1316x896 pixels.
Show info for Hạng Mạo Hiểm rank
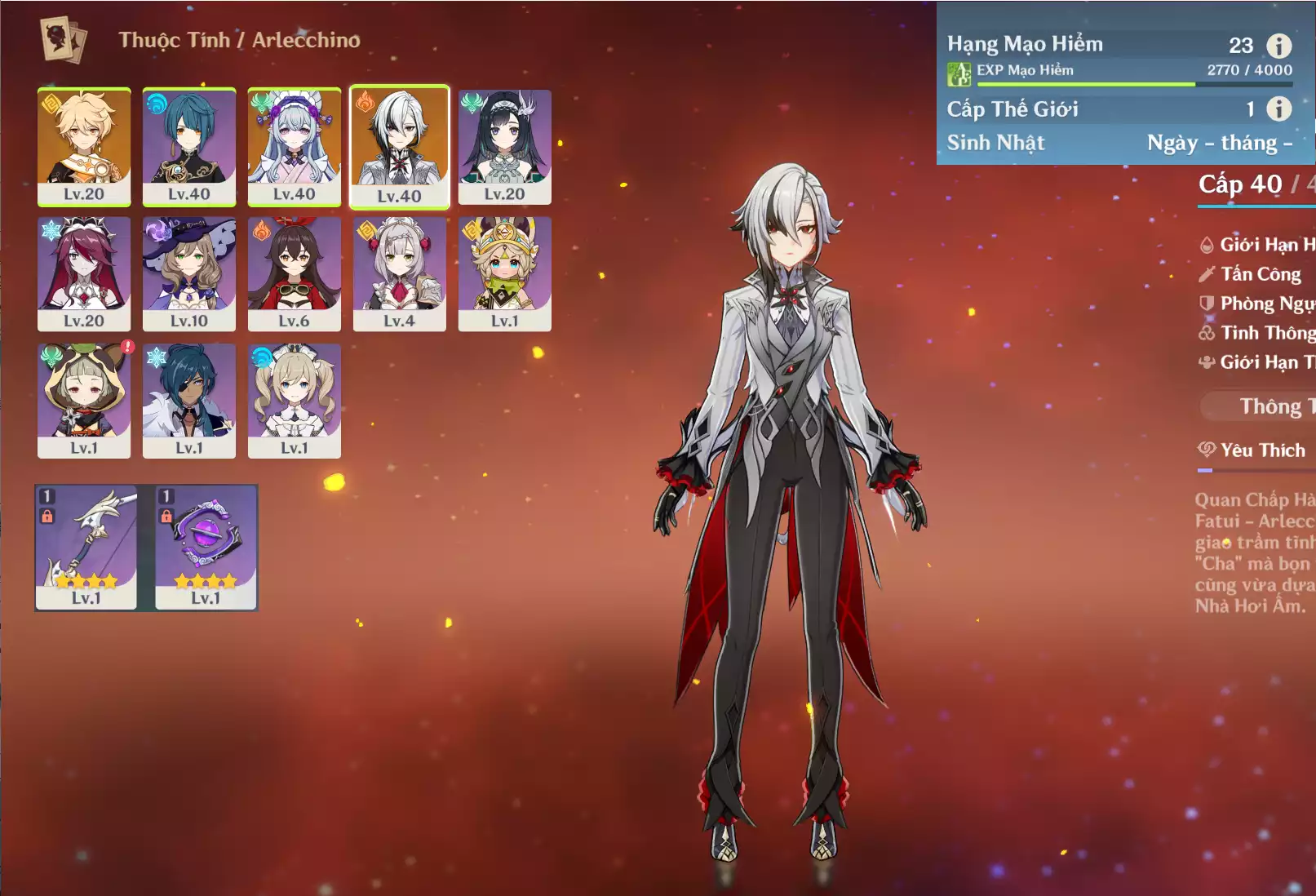pyautogui.click(x=1278, y=46)
